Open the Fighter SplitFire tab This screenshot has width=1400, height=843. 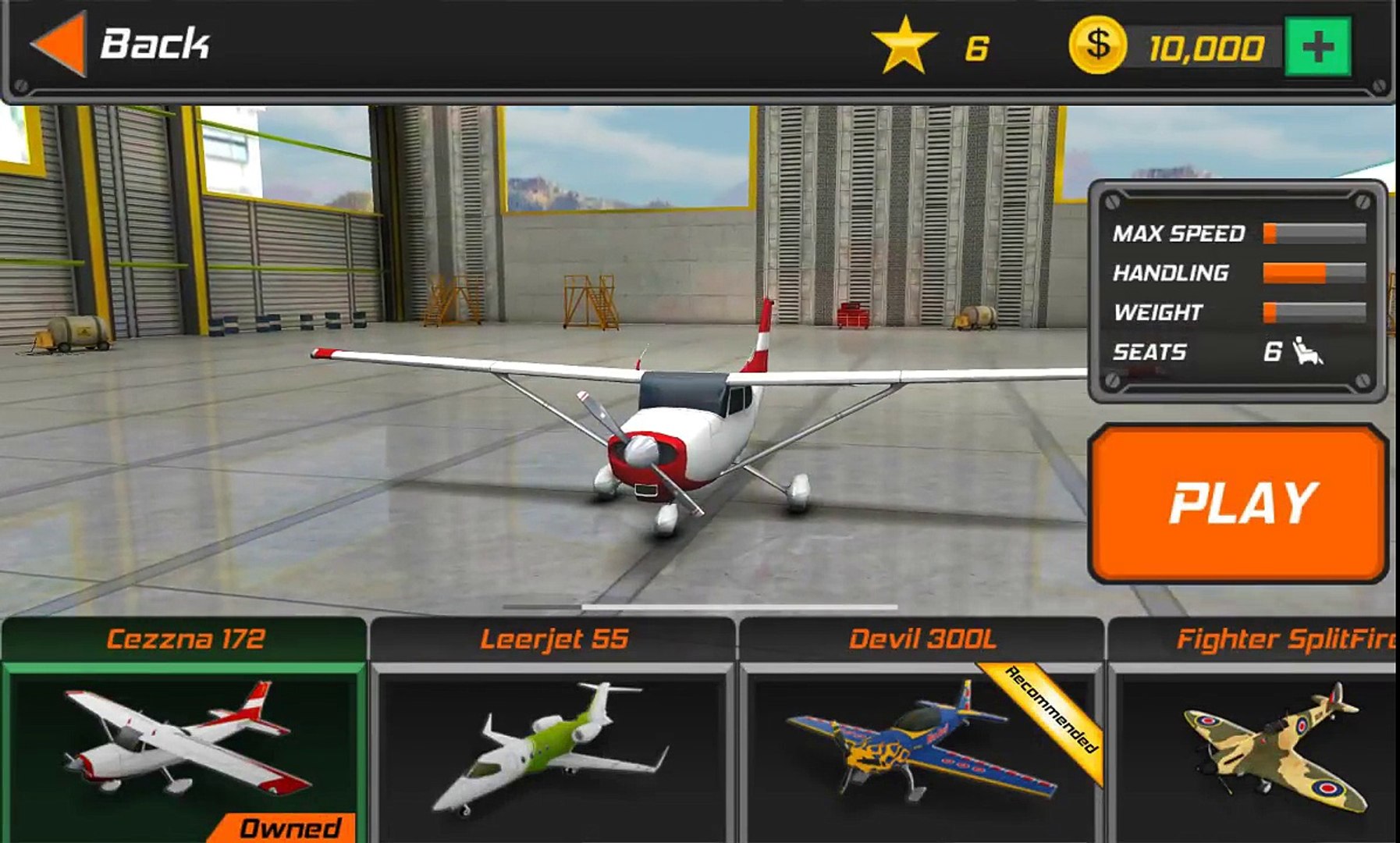pos(1288,638)
